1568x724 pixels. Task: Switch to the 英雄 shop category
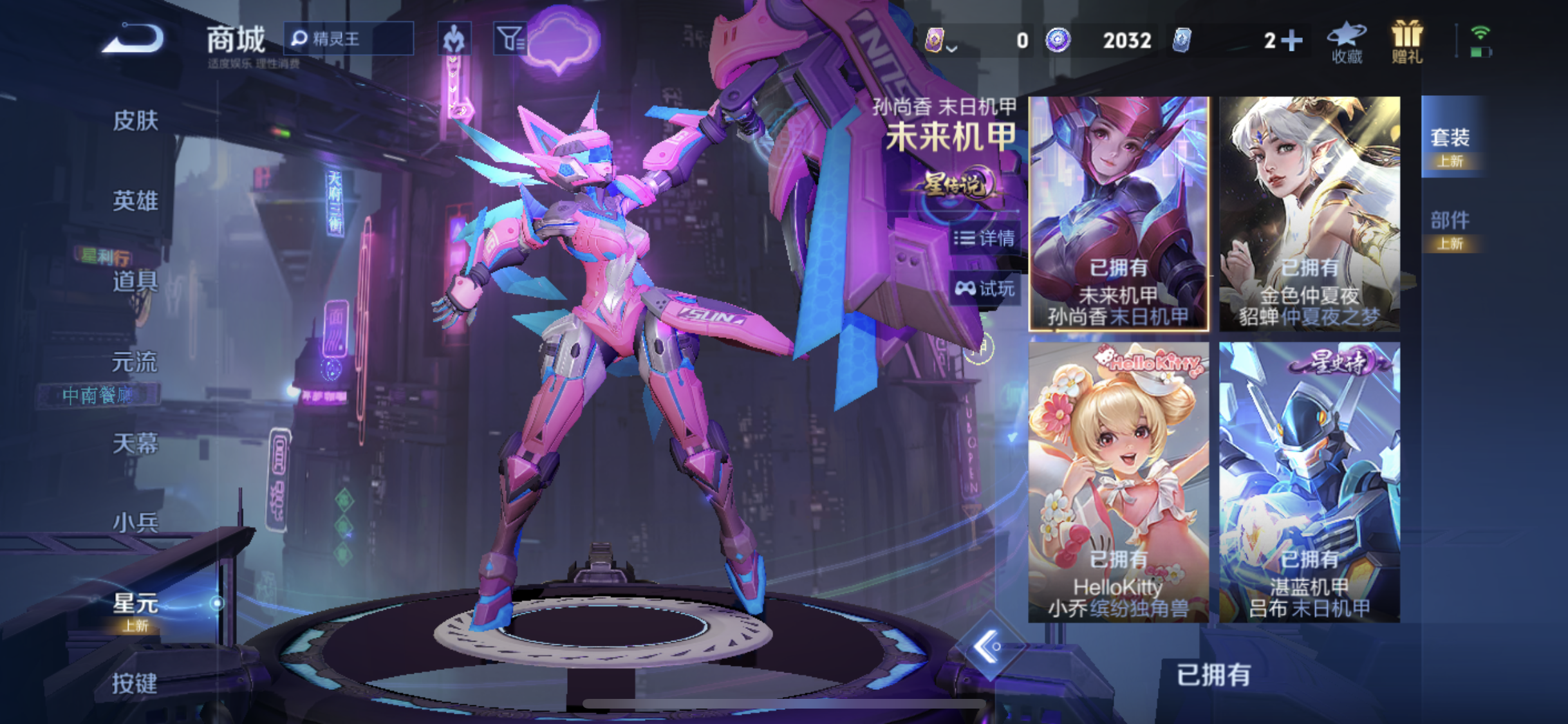coord(135,201)
